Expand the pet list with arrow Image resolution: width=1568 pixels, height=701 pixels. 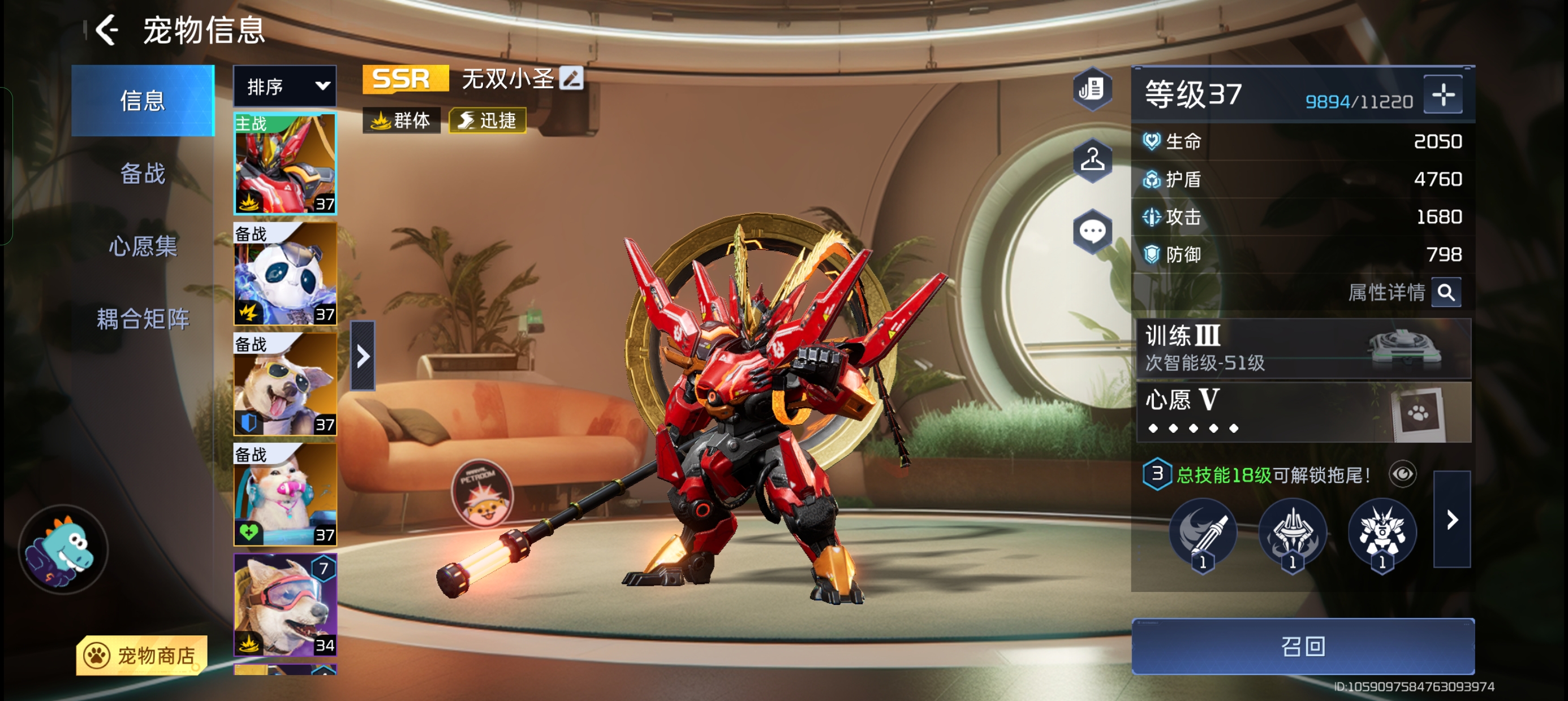point(363,356)
